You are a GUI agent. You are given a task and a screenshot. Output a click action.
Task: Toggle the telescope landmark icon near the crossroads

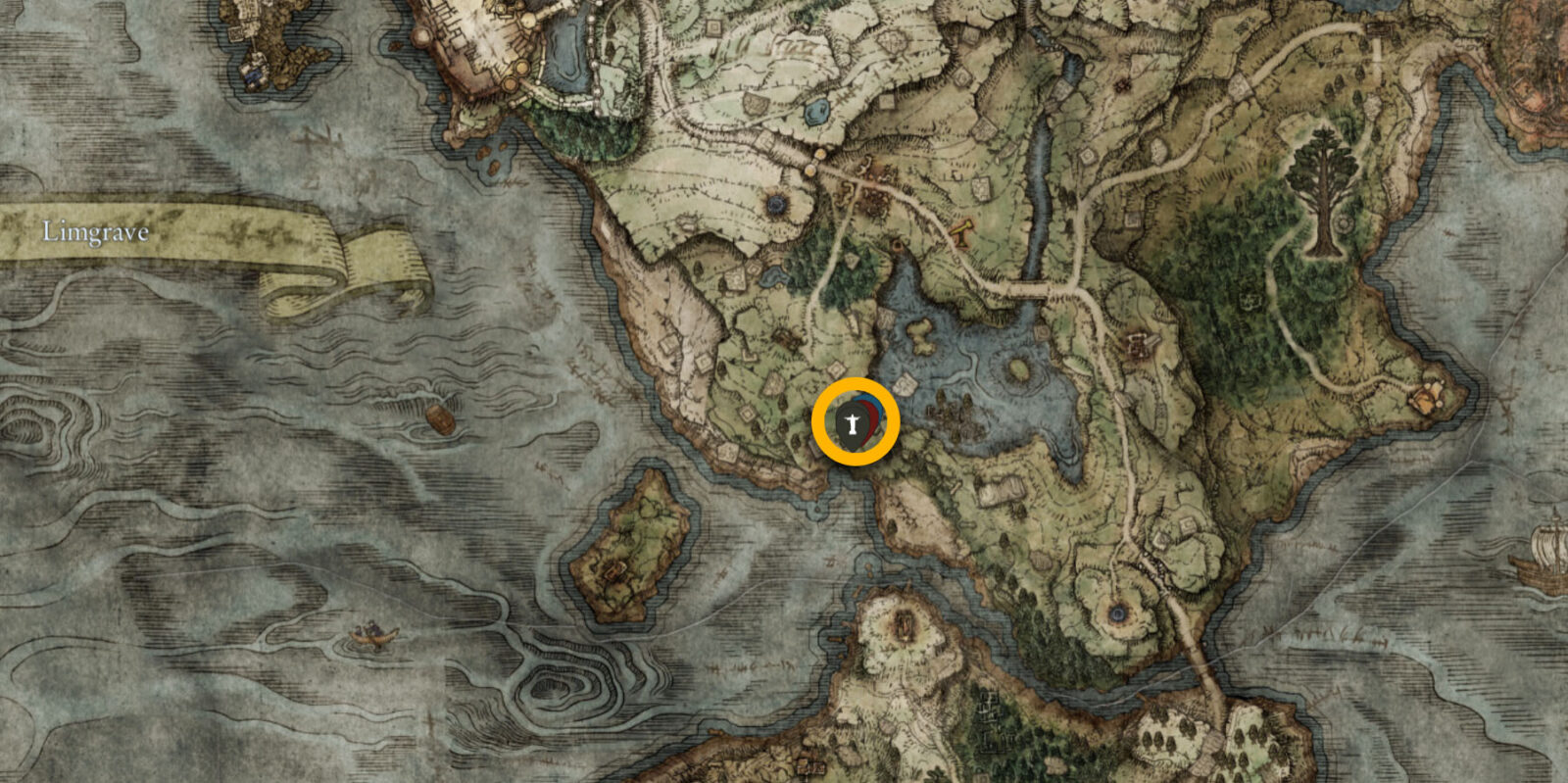pos(961,233)
